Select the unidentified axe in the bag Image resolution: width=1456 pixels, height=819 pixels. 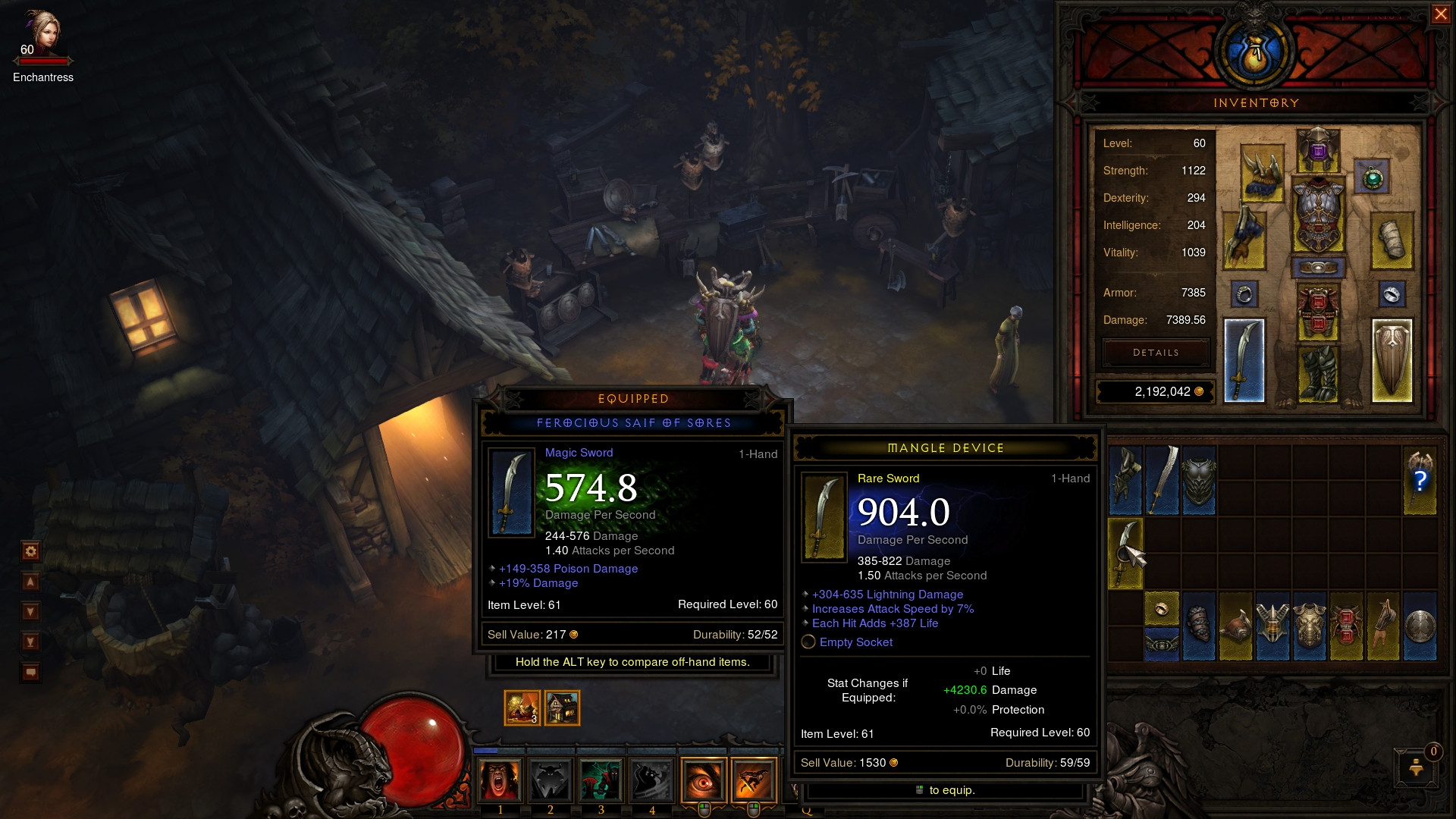coord(1420,480)
